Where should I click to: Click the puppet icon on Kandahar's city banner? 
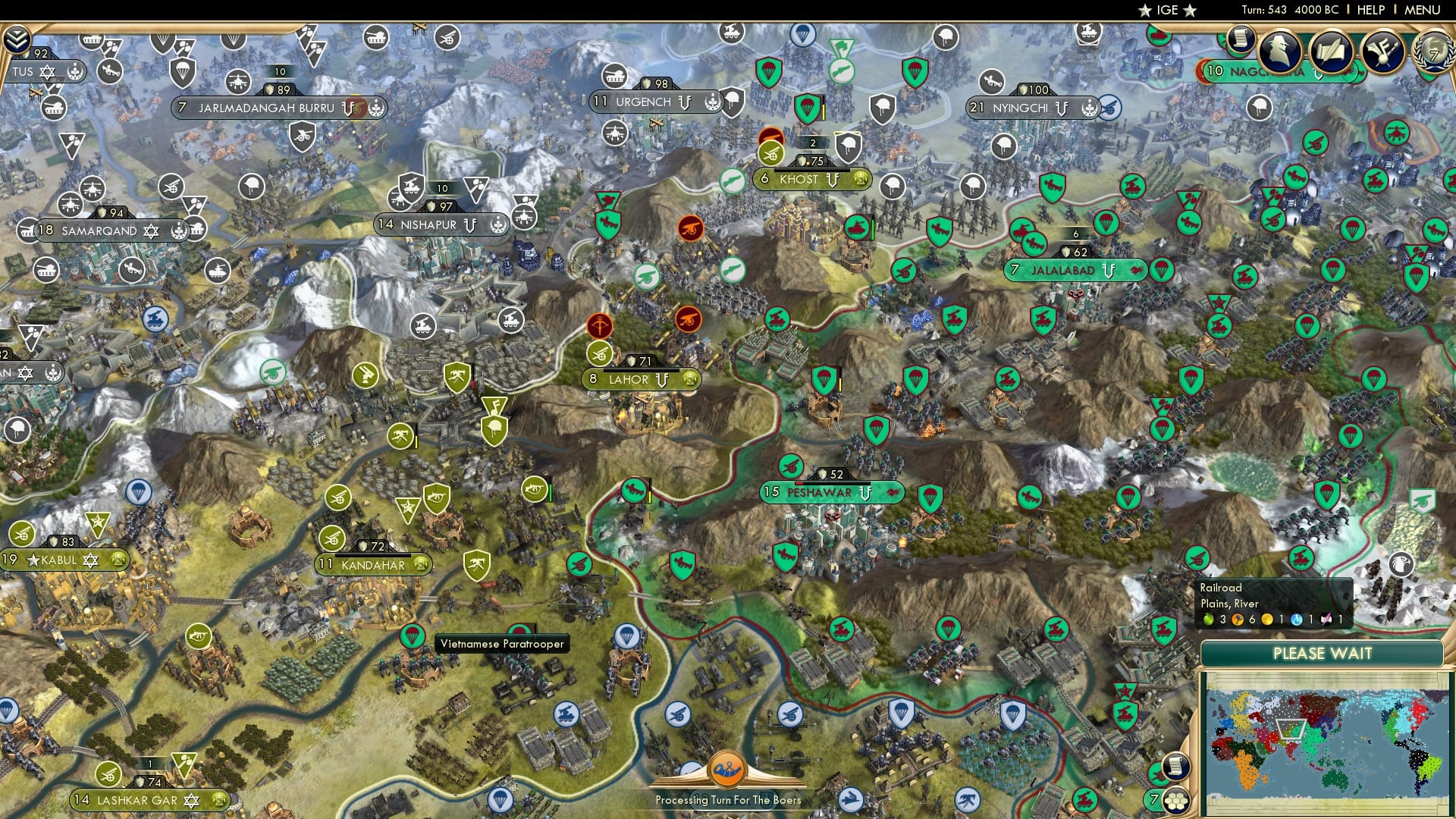point(419,565)
